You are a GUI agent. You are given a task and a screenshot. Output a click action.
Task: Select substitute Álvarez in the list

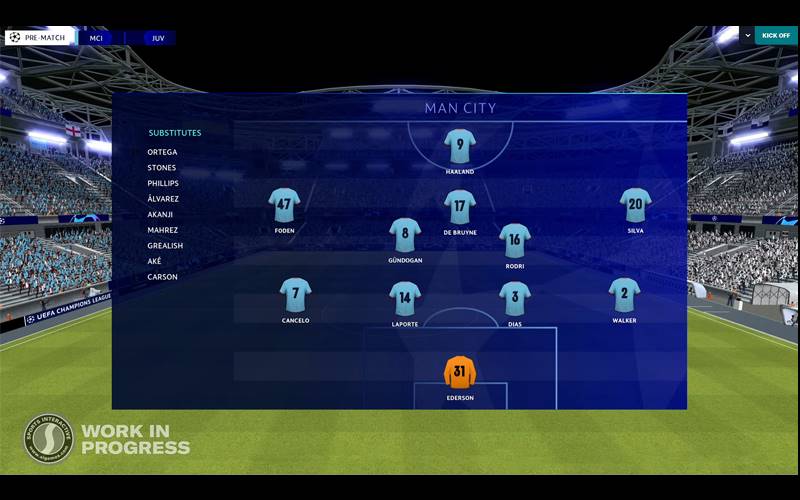(x=163, y=199)
